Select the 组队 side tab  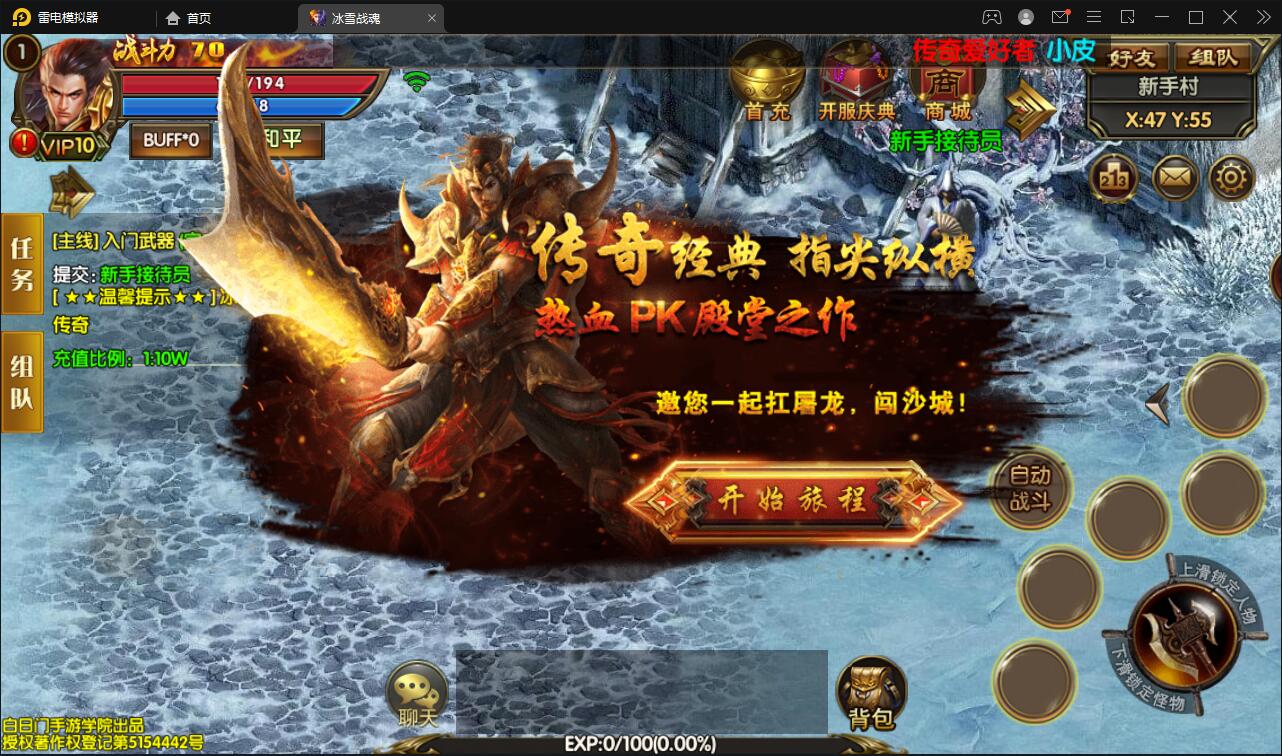(x=20, y=380)
